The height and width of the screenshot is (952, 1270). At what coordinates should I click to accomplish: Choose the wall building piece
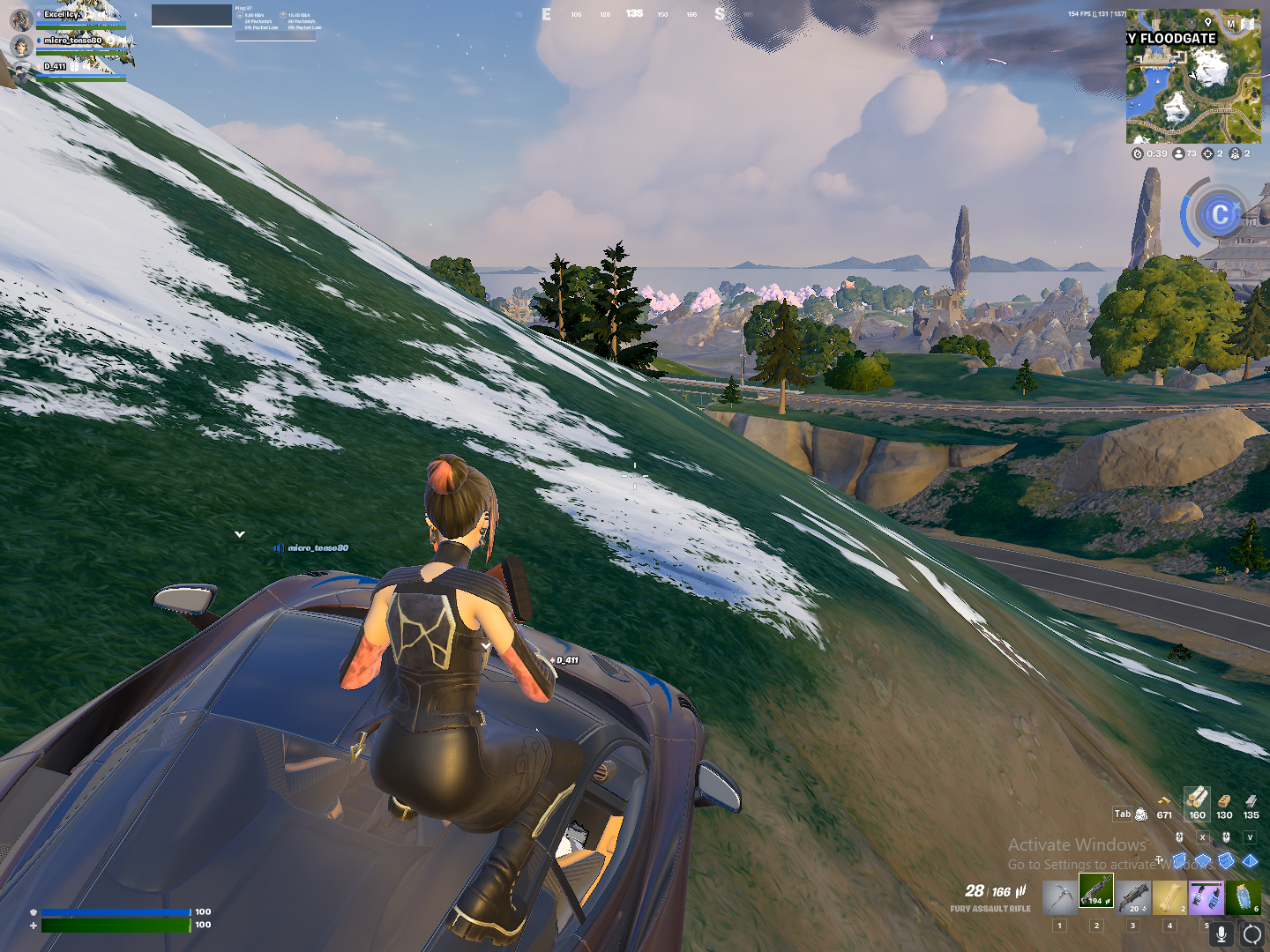pos(1180,859)
